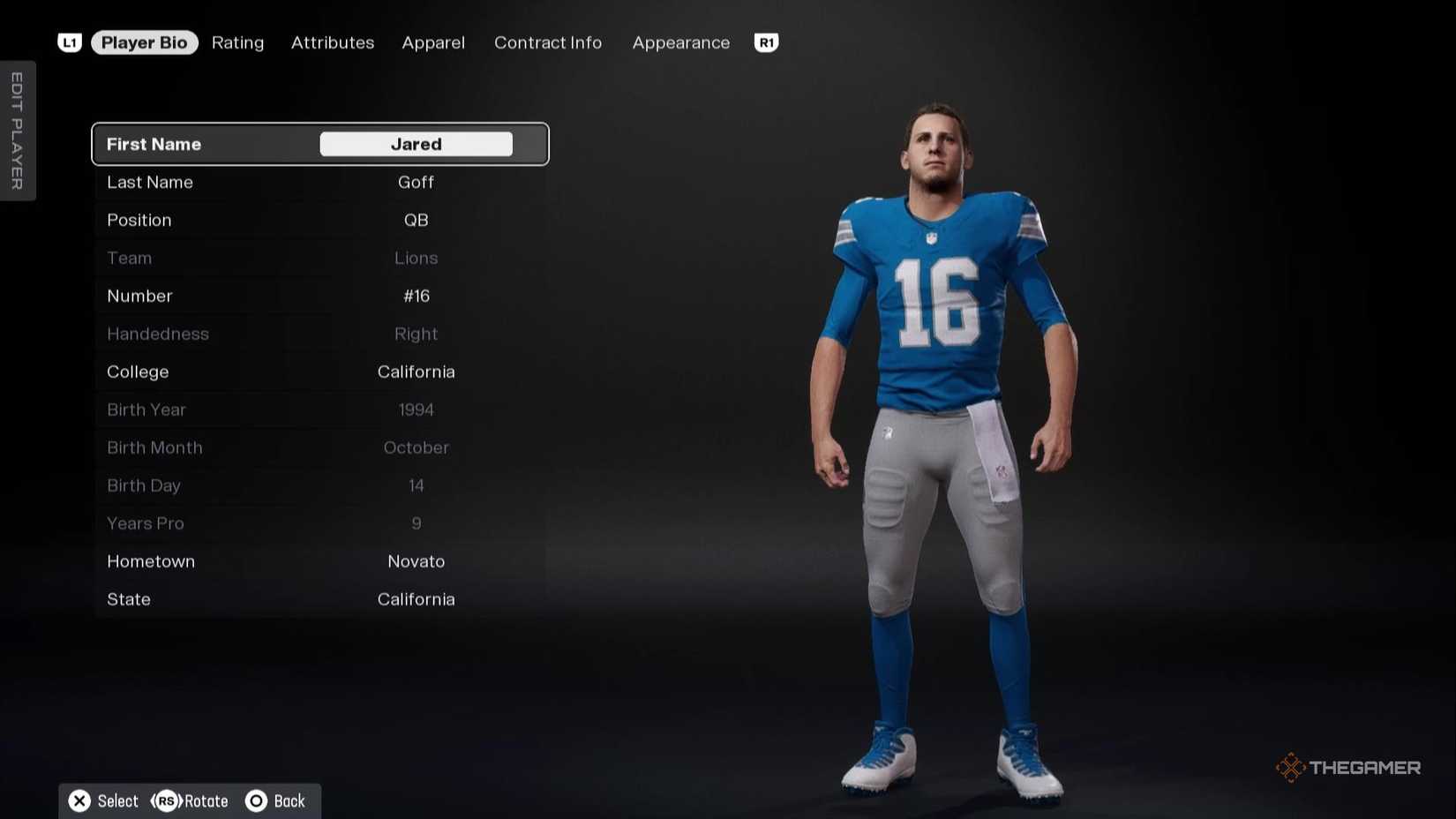Select the Appearance tab
Viewport: 1456px width, 819px height.
point(681,42)
